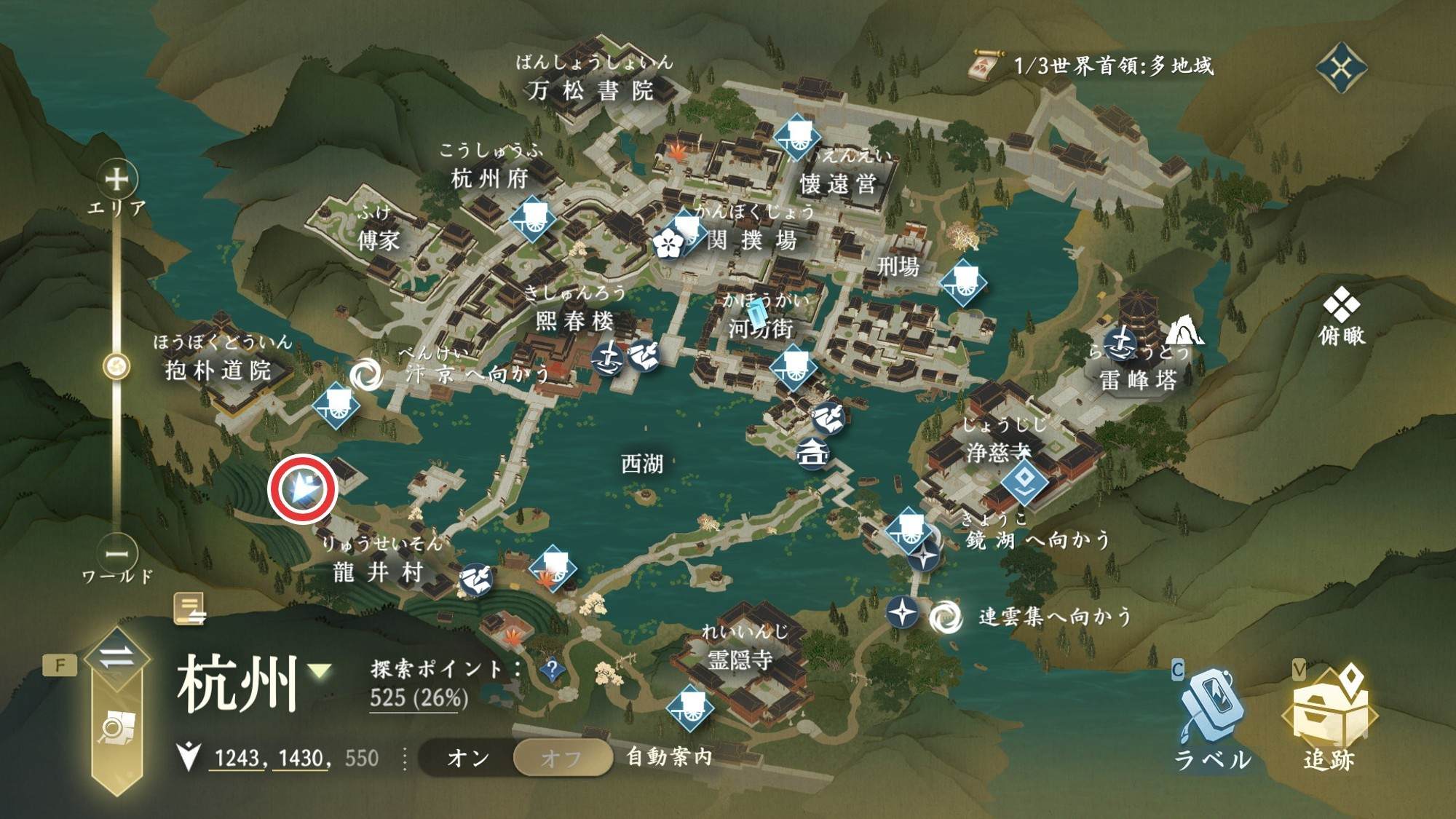Select the carriage waypoint near 抱朴道院

point(336,404)
